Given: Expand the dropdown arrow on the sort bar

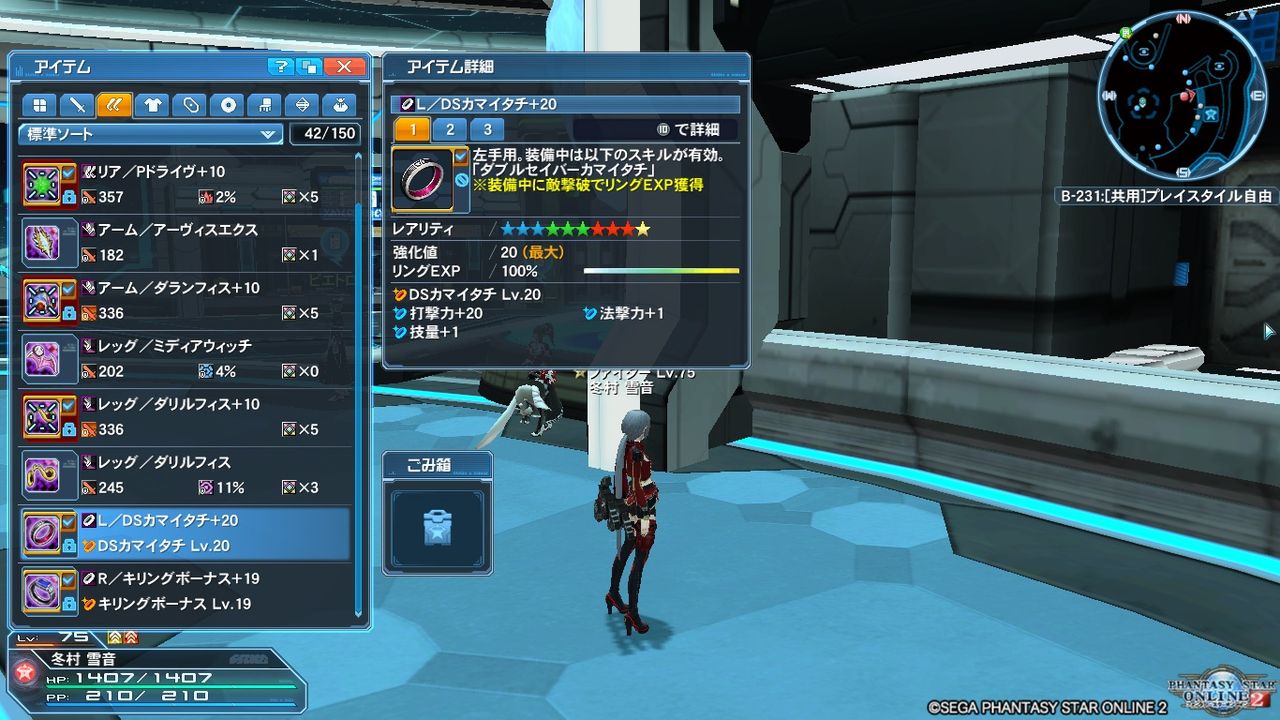Looking at the screenshot, I should 268,134.
